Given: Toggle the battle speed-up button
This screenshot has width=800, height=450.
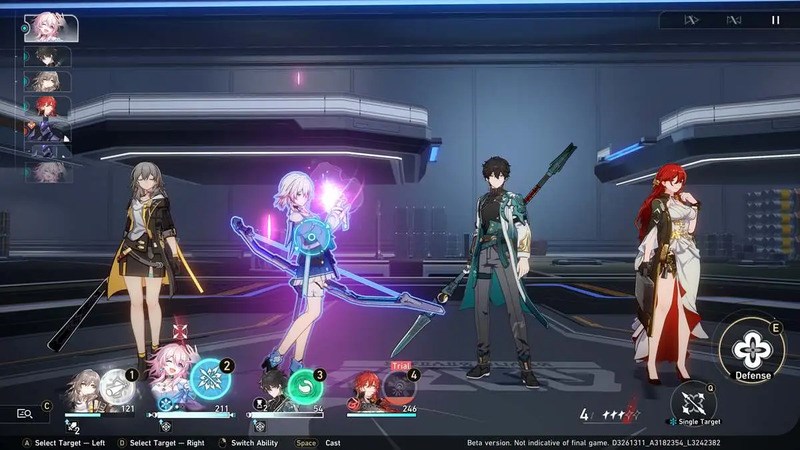Looking at the screenshot, I should point(690,19).
